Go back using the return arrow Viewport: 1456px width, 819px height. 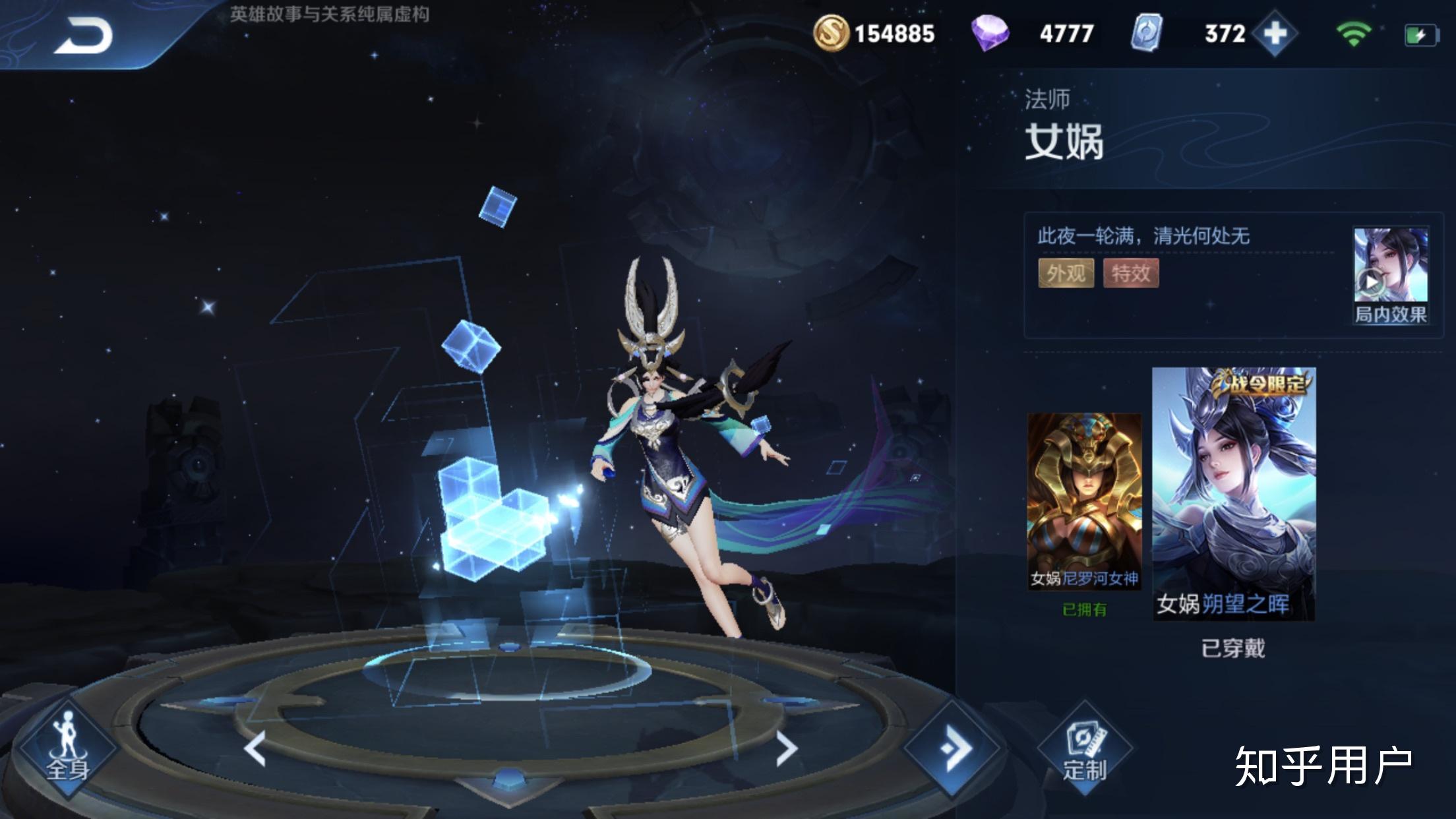point(83,36)
